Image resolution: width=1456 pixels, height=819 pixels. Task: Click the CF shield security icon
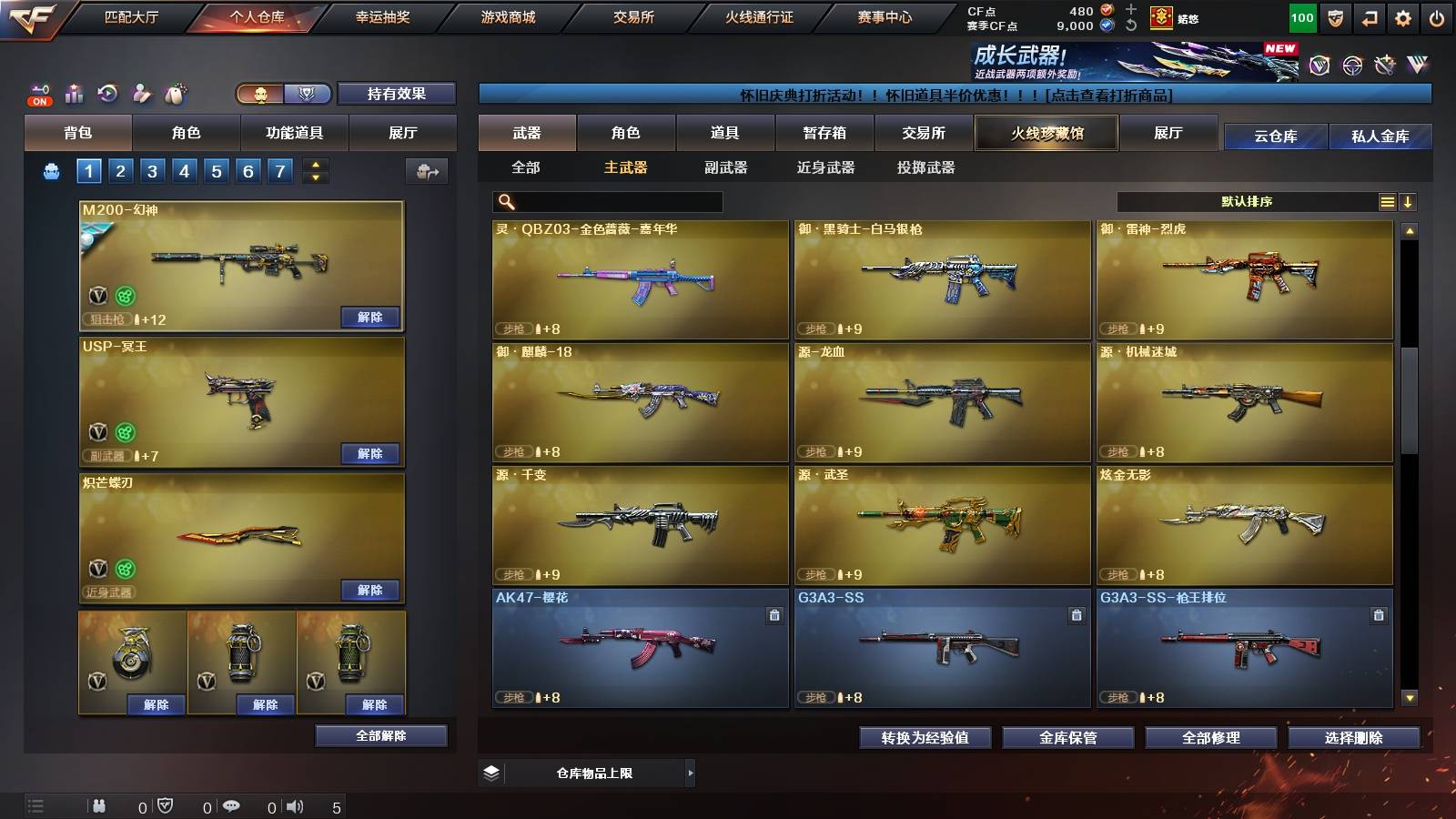coord(1335,17)
